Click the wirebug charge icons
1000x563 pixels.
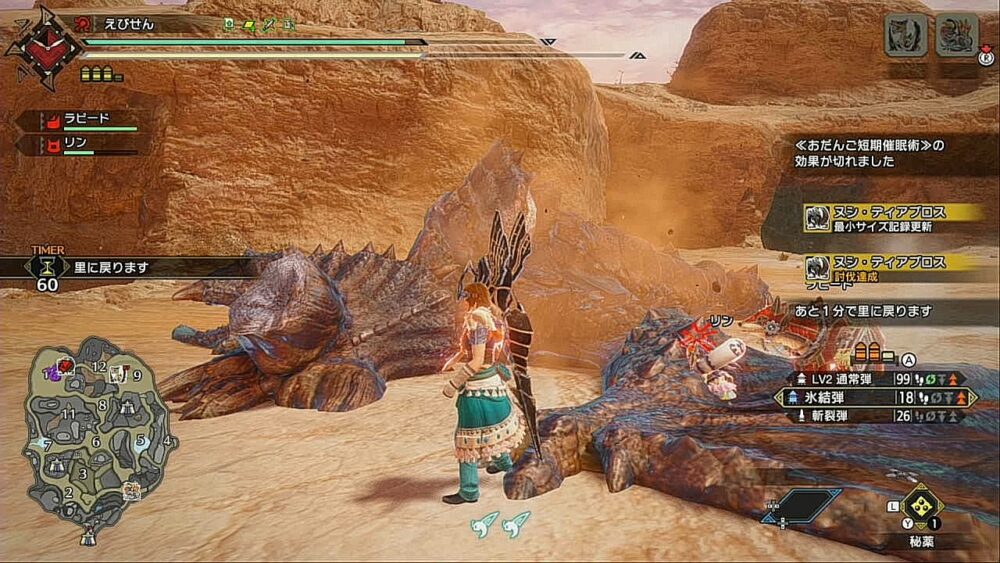click(500, 523)
